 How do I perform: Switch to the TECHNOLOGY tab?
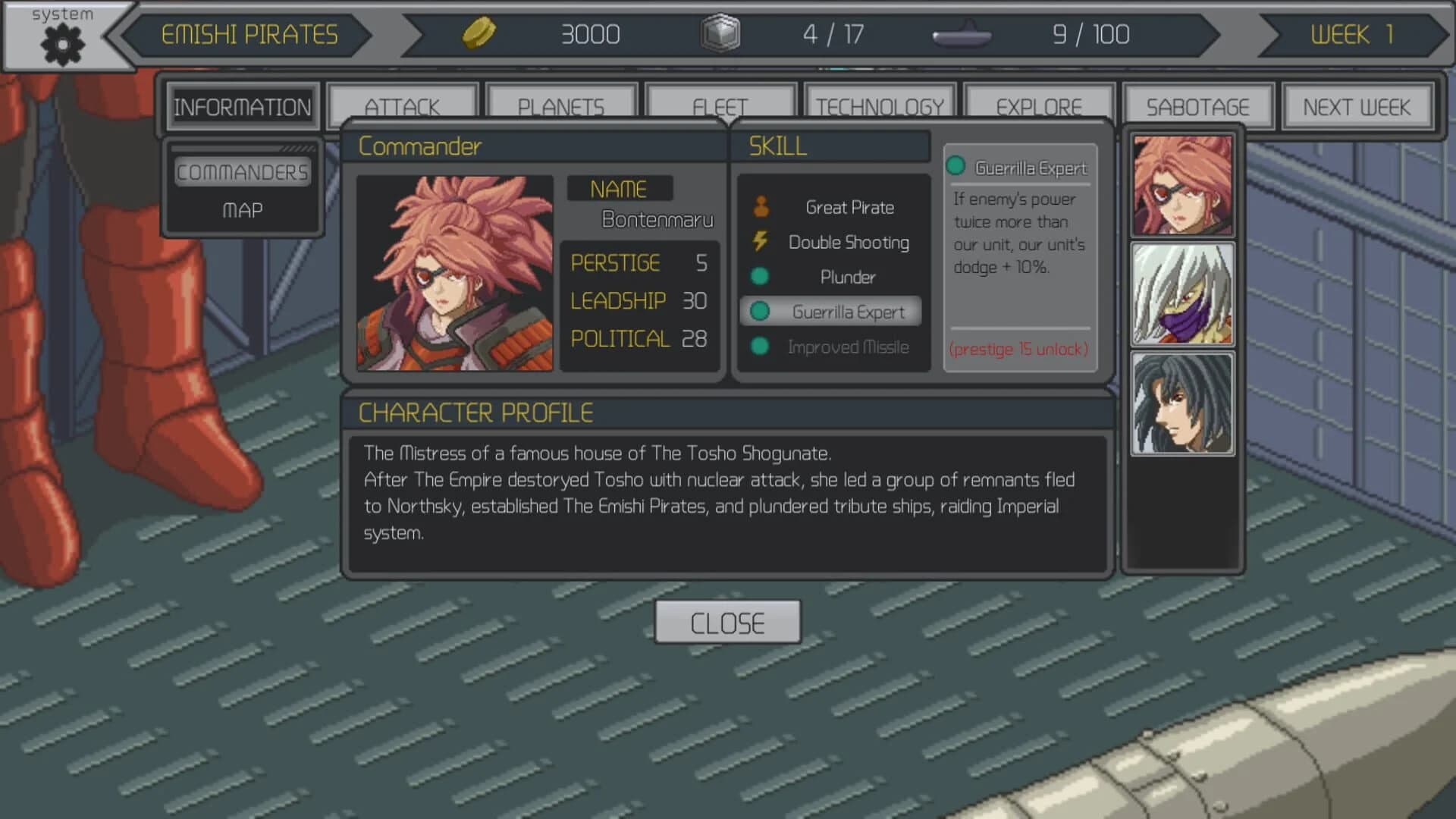click(x=880, y=106)
